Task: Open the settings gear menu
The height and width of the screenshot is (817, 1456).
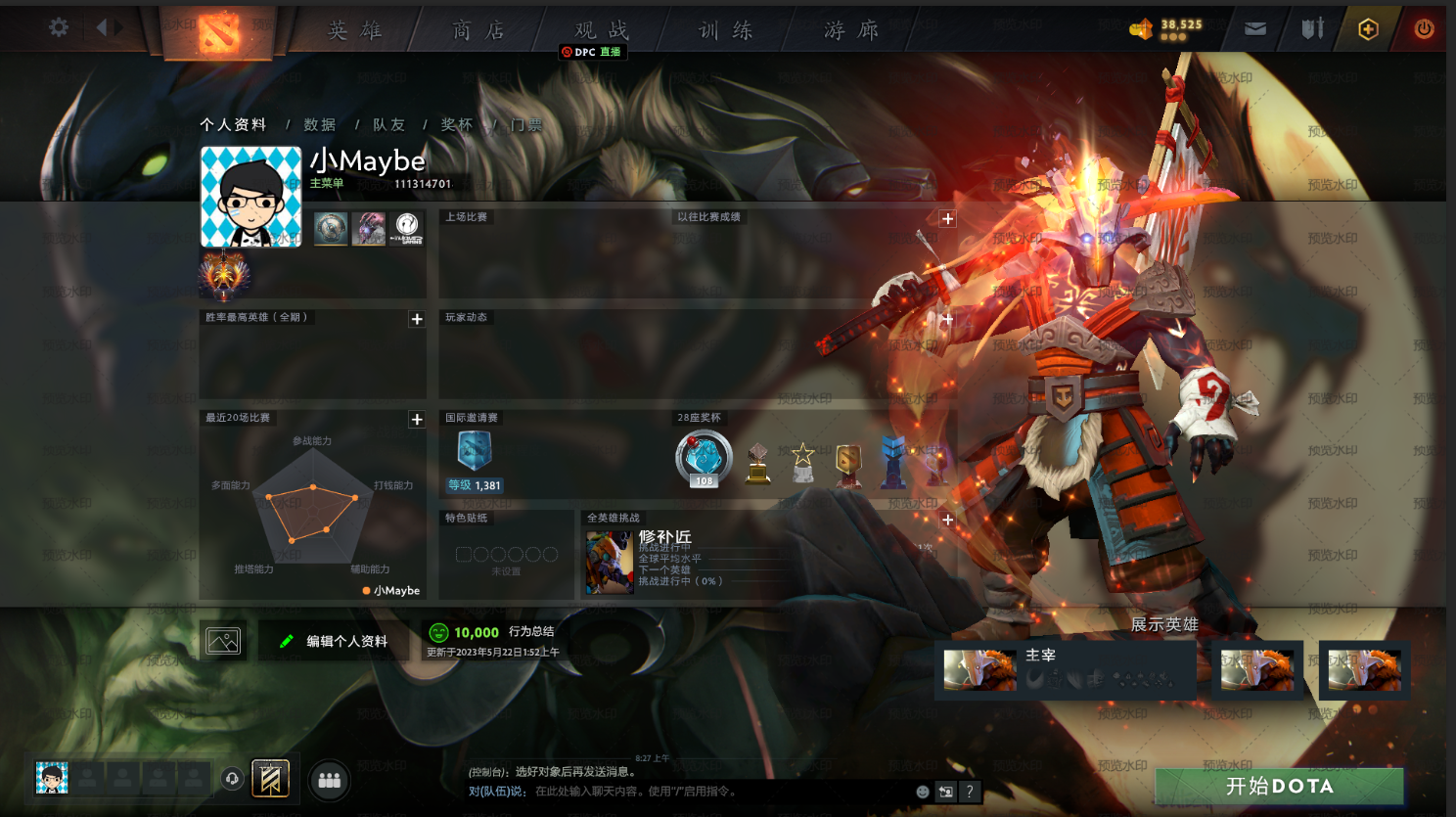Action: [59, 27]
